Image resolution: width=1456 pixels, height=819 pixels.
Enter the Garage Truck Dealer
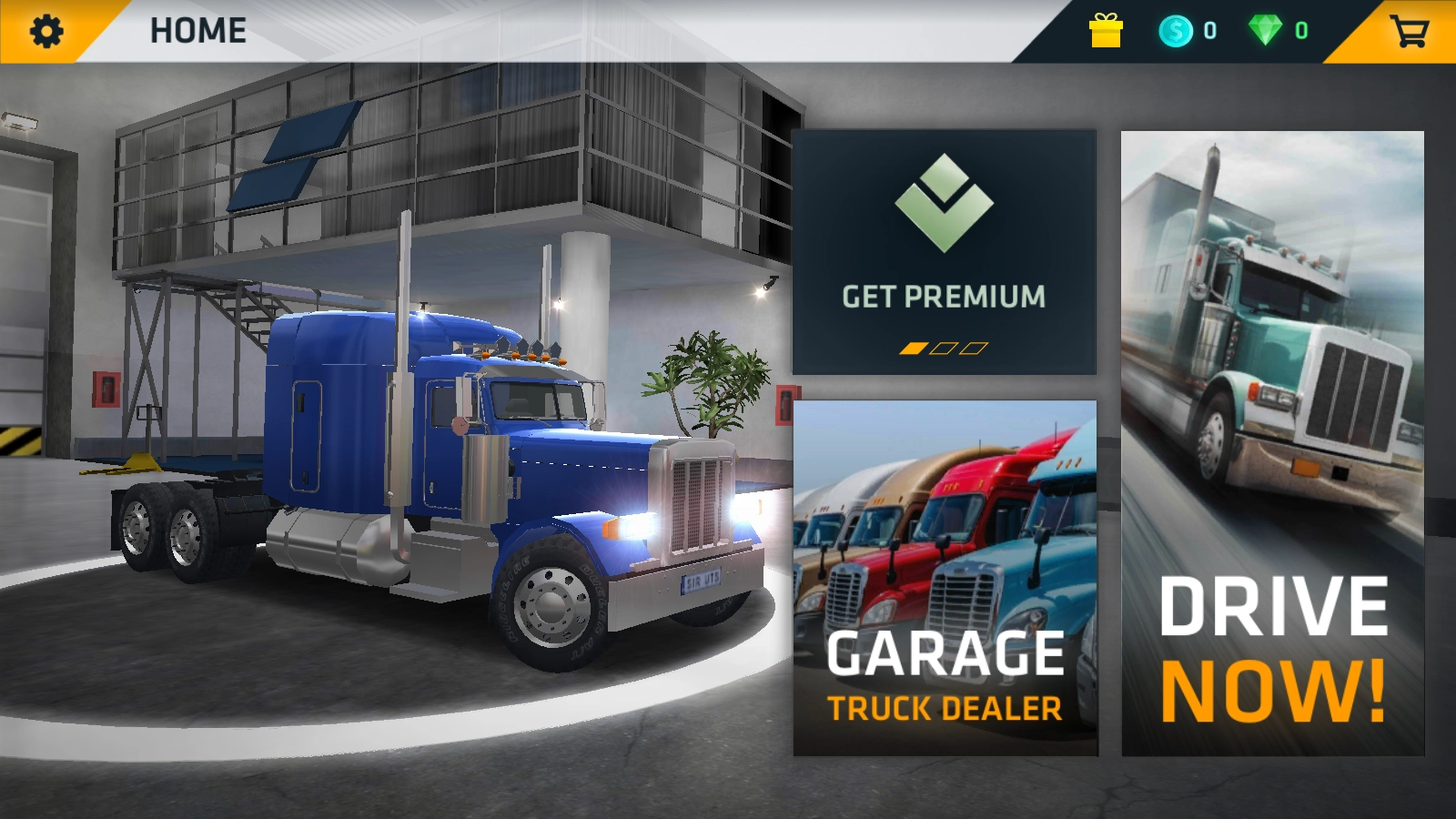click(945, 578)
